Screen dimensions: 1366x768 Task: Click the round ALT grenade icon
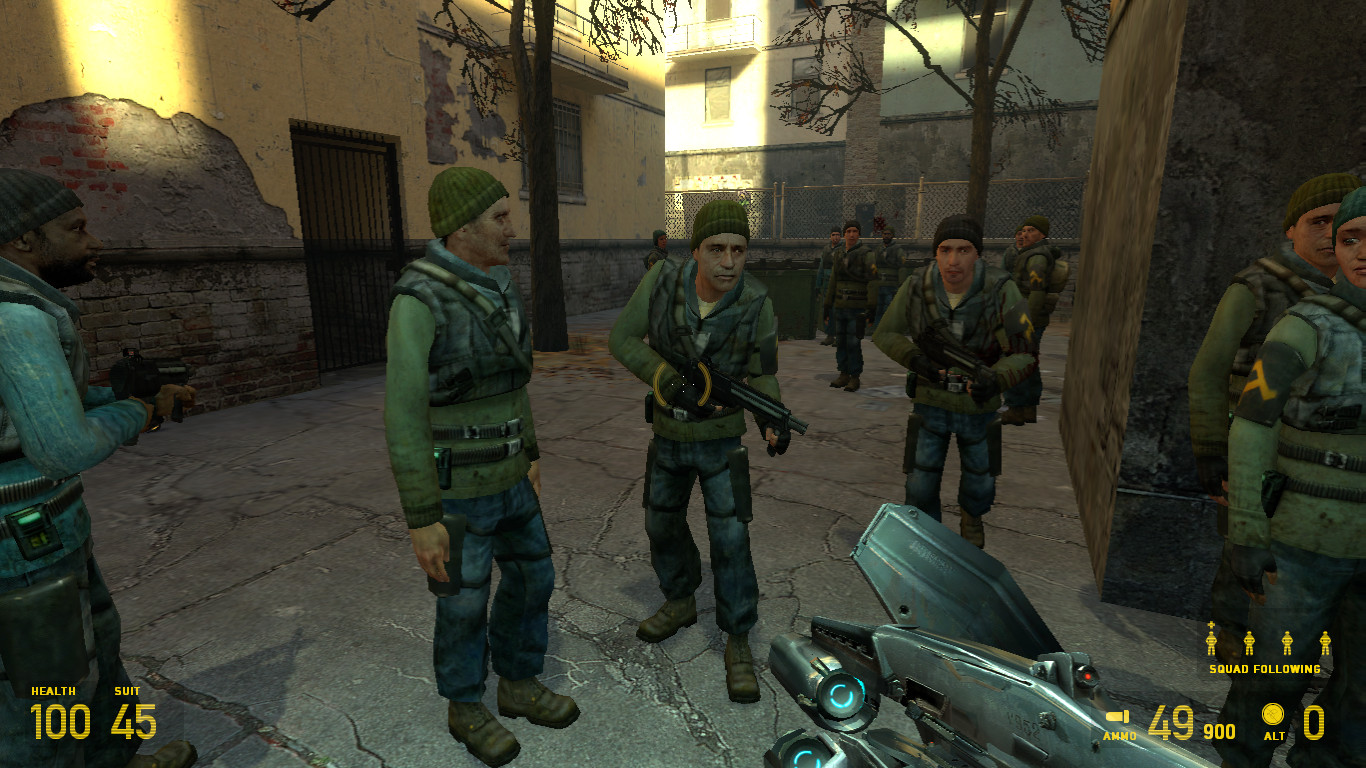[1272, 714]
